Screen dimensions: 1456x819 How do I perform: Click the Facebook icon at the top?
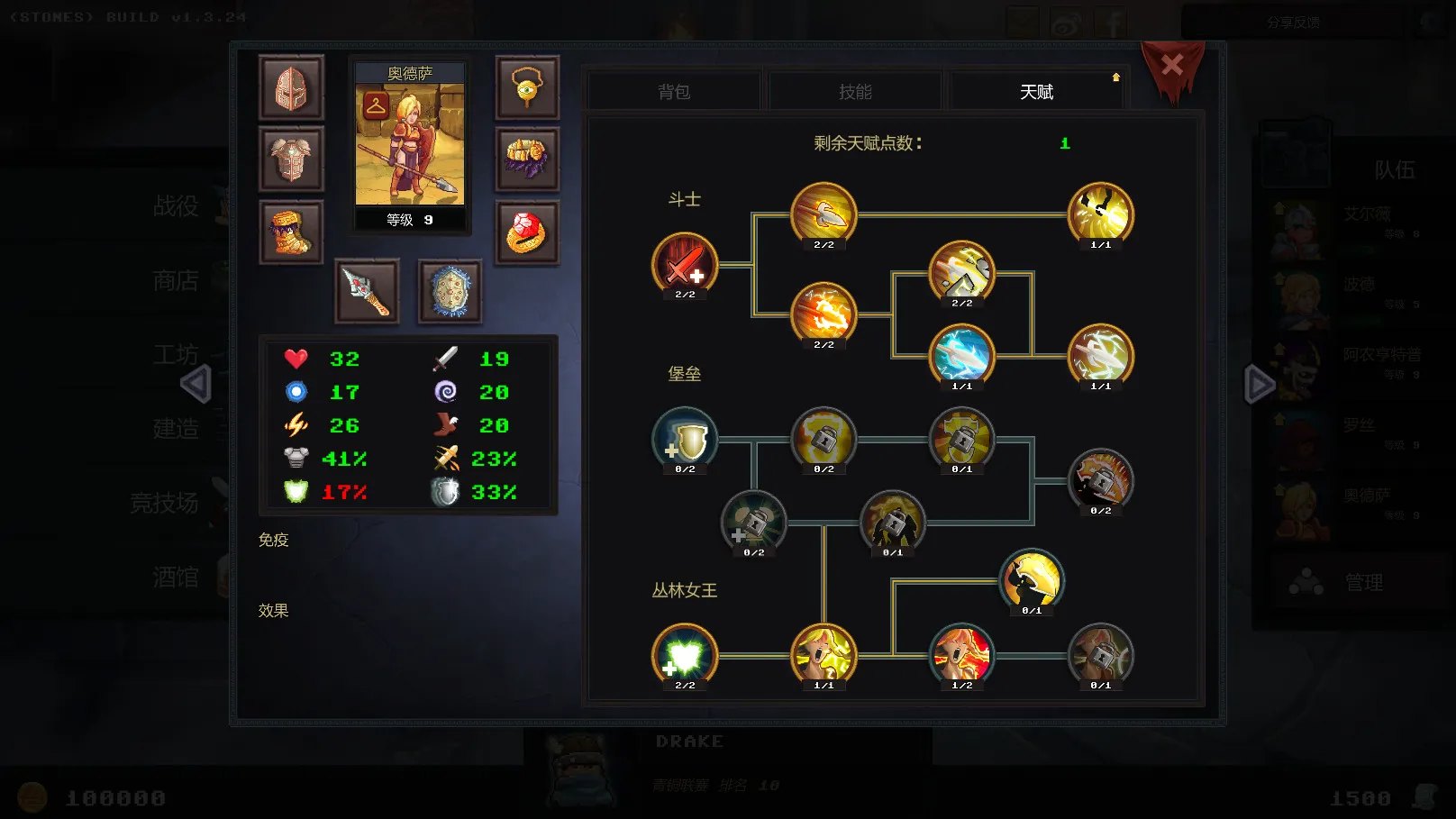(1111, 22)
